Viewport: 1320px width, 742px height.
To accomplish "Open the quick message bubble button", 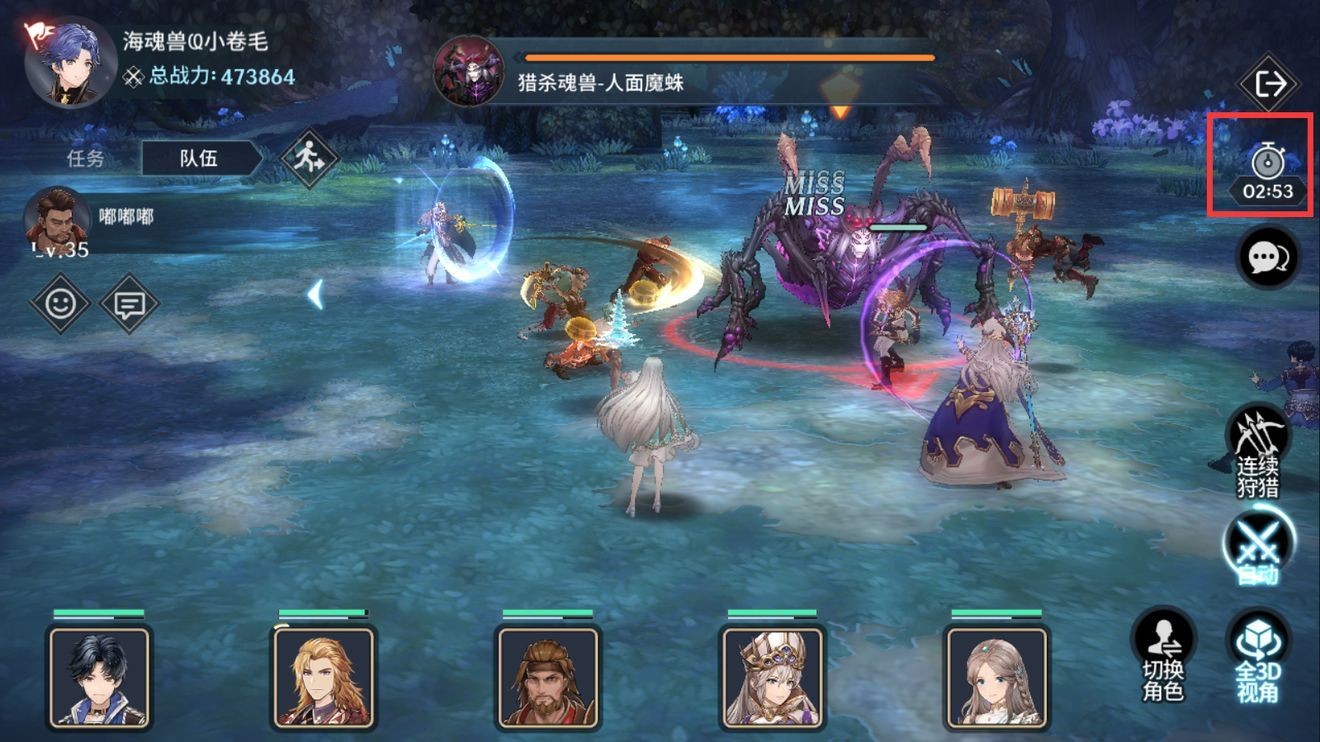I will click(x=129, y=303).
